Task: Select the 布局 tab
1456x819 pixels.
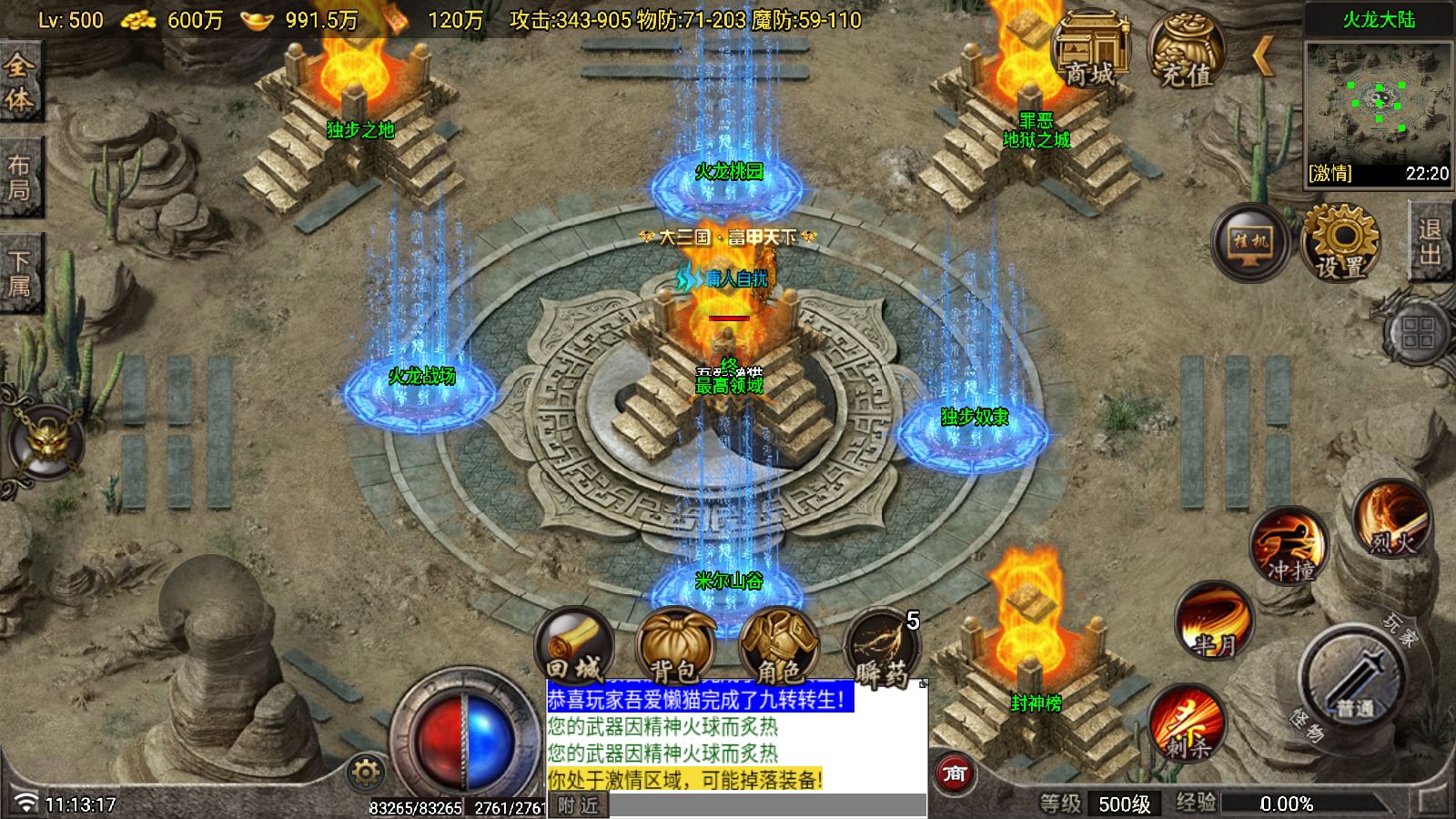Action: click(19, 177)
